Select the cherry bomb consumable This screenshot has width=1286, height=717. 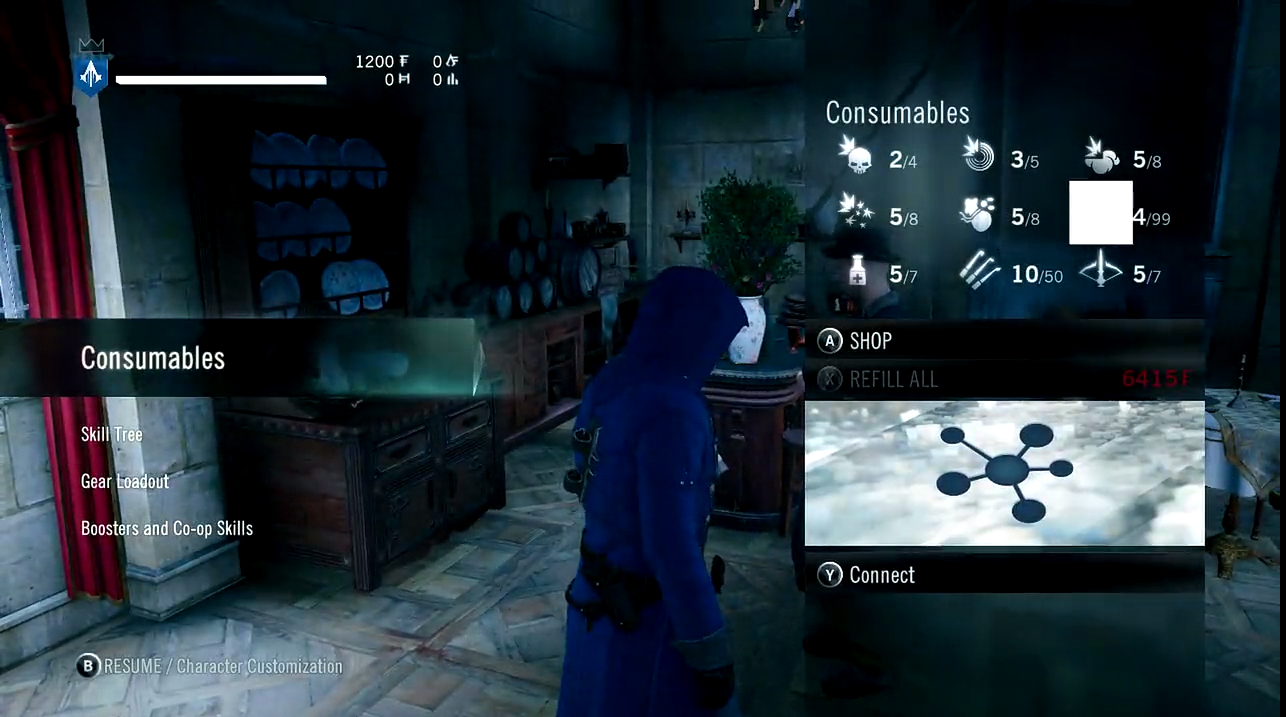[1101, 157]
